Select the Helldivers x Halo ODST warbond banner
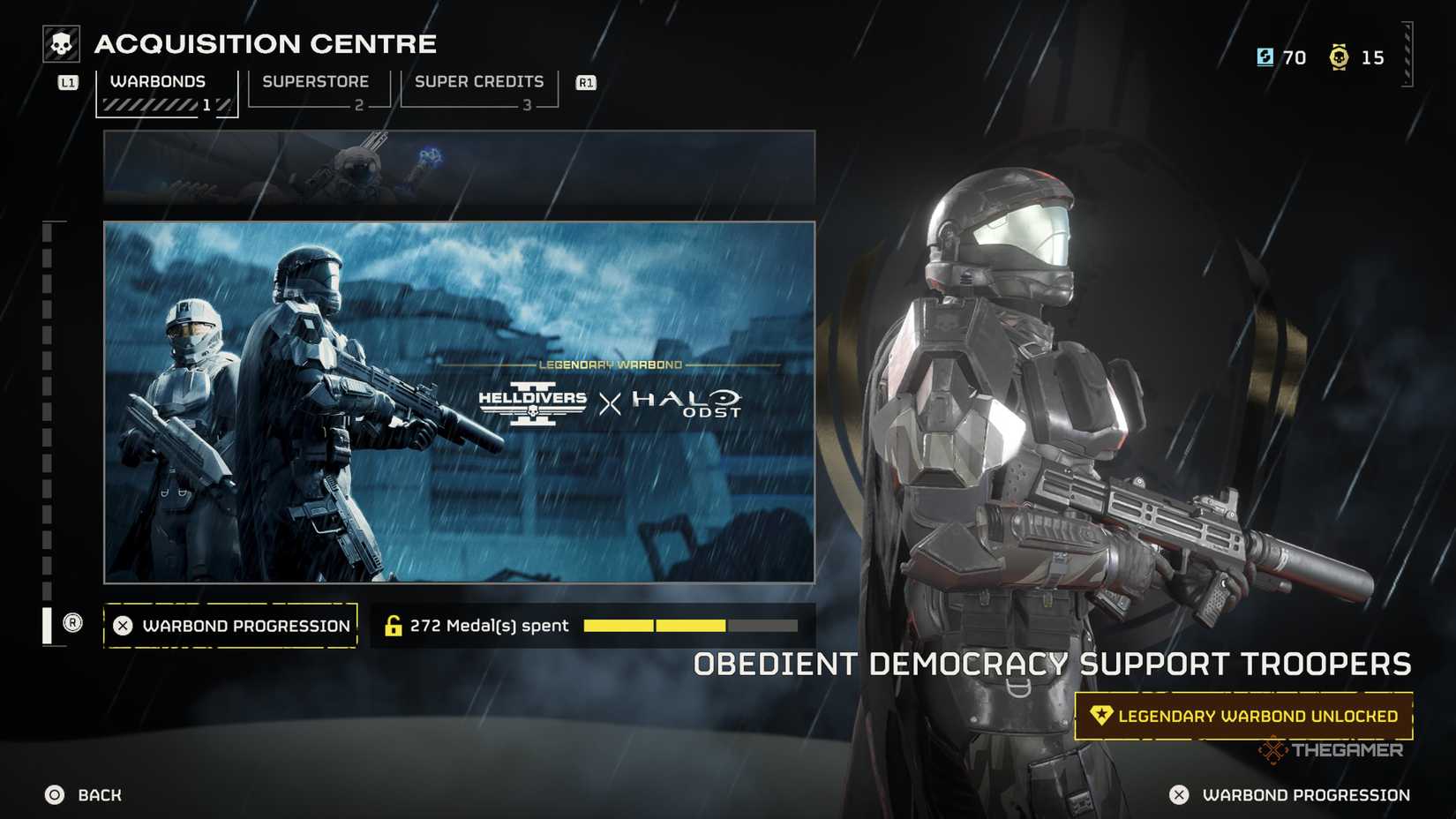Screen dimensions: 1456x819 point(460,402)
